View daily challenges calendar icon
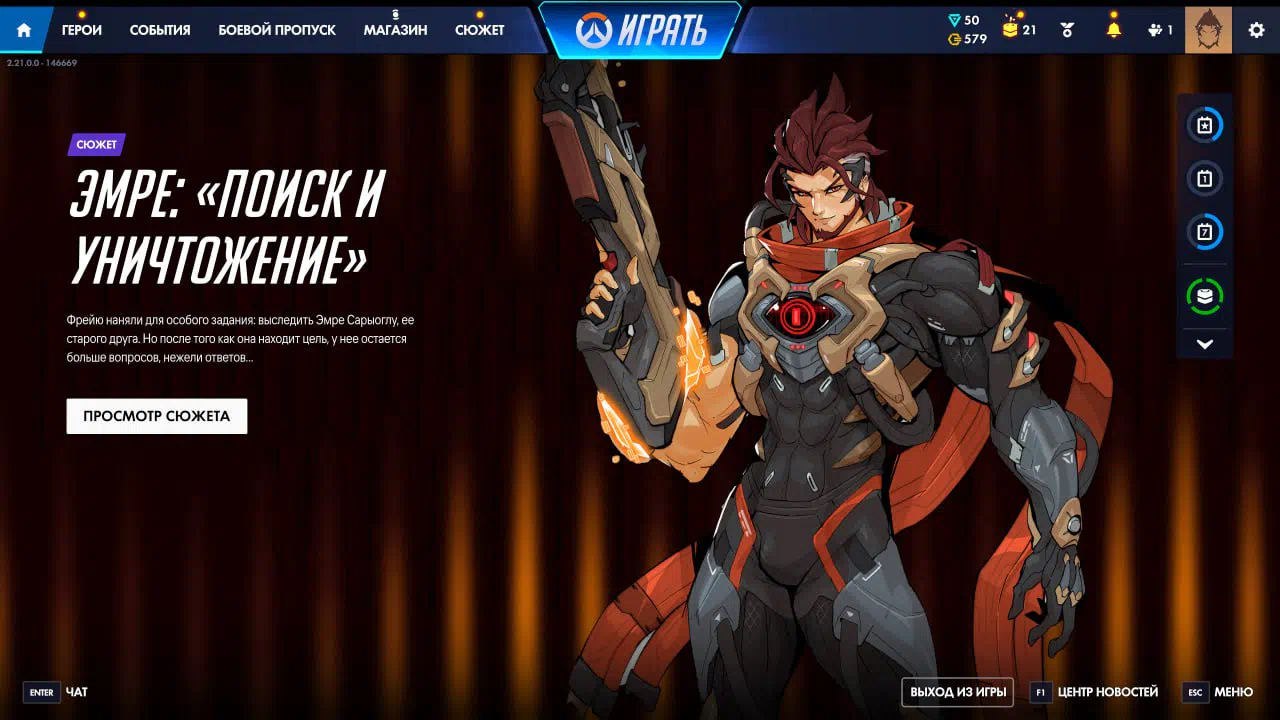1280x720 pixels. [x=1205, y=179]
